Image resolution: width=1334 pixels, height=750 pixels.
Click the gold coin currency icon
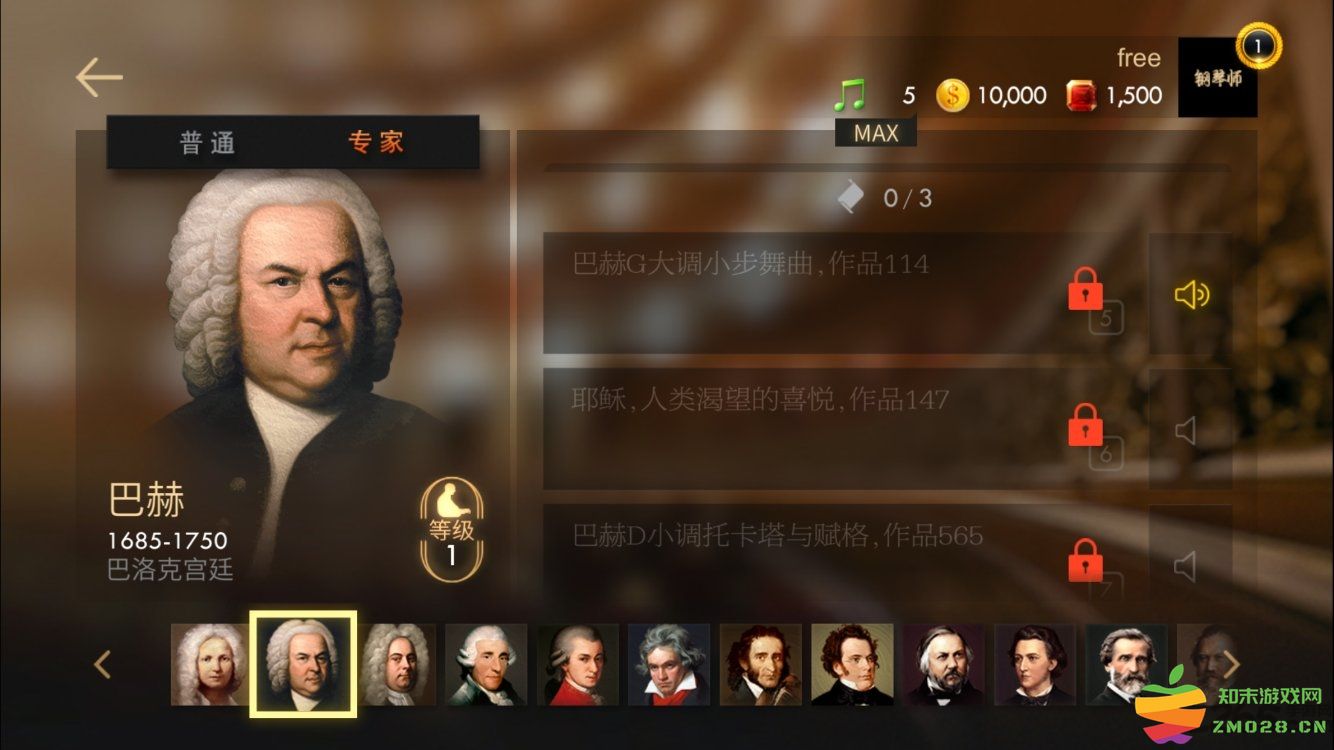pyautogui.click(x=952, y=96)
